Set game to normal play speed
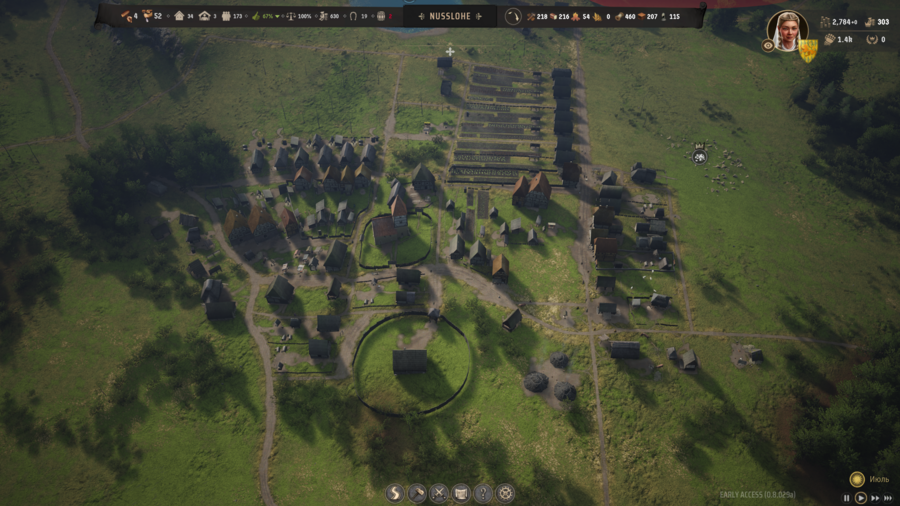The height and width of the screenshot is (506, 900). click(x=860, y=498)
